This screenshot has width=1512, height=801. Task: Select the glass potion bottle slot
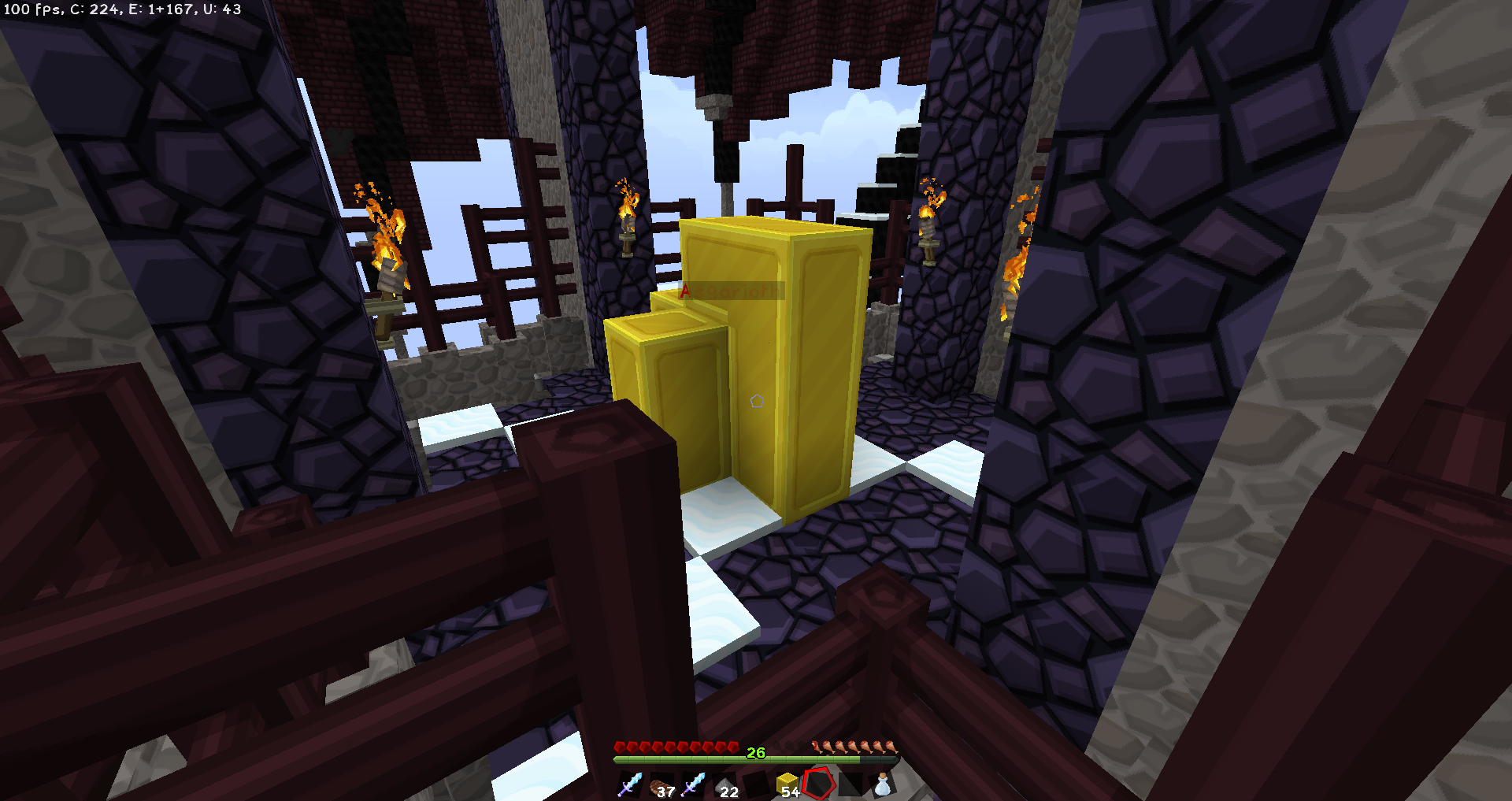pos(883,784)
